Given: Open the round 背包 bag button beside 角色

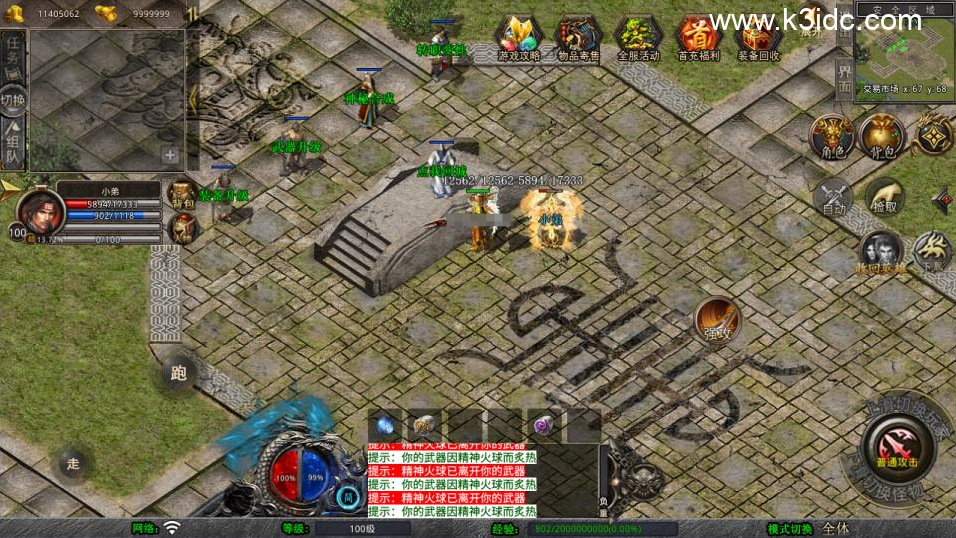Looking at the screenshot, I should [881, 137].
